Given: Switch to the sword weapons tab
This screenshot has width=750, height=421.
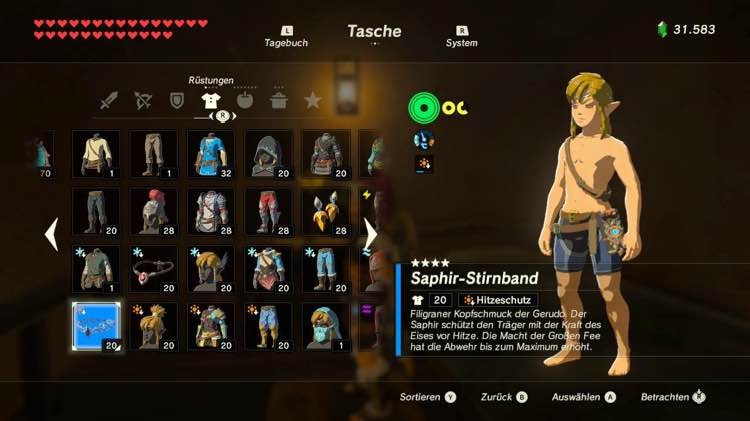Looking at the screenshot, I should coord(109,100).
